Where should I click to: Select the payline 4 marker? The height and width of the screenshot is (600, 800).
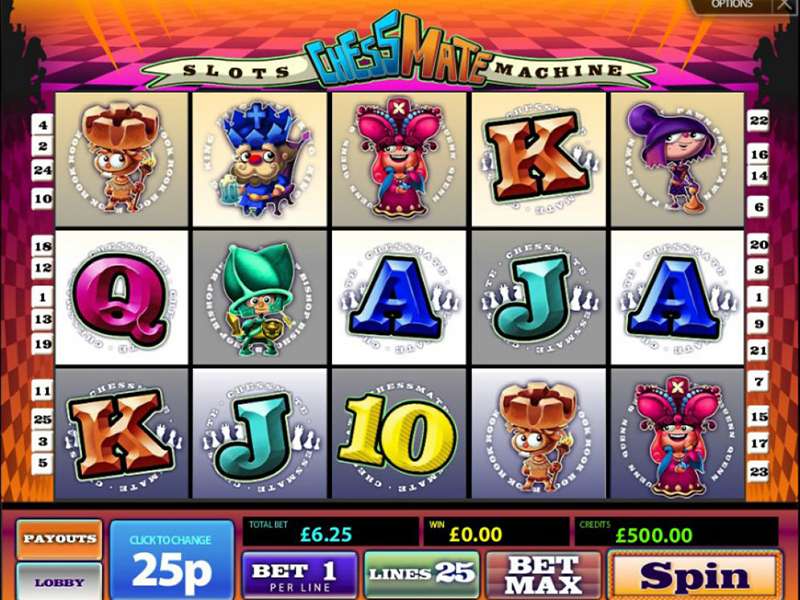click(43, 126)
